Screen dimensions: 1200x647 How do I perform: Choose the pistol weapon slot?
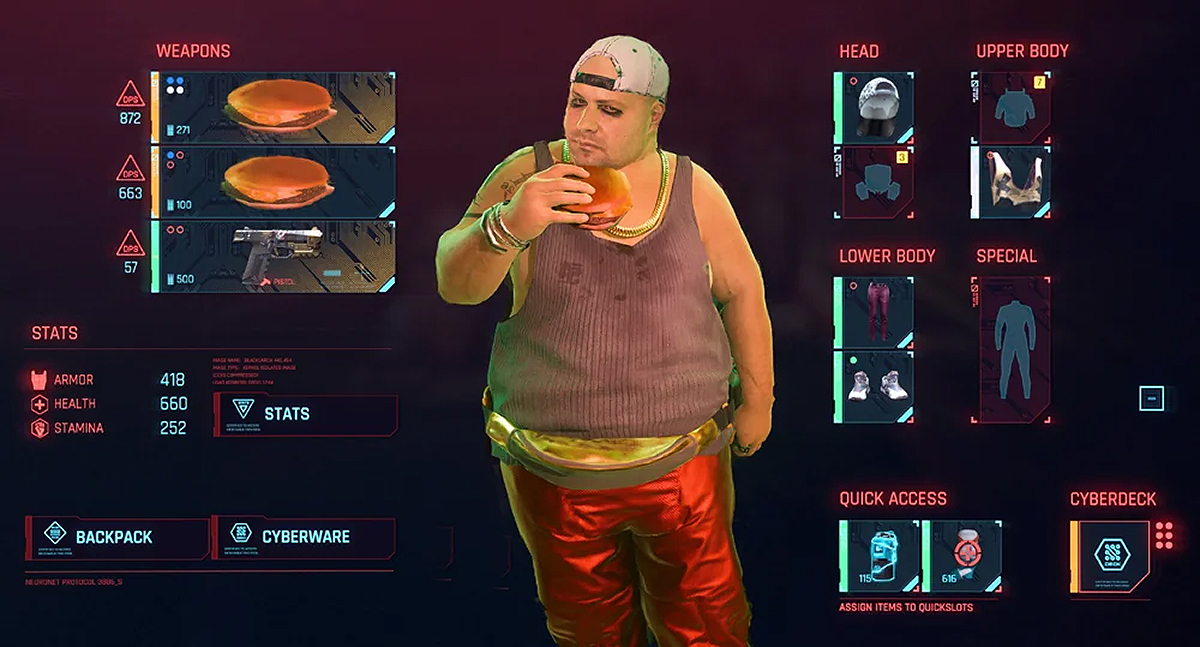[273, 257]
